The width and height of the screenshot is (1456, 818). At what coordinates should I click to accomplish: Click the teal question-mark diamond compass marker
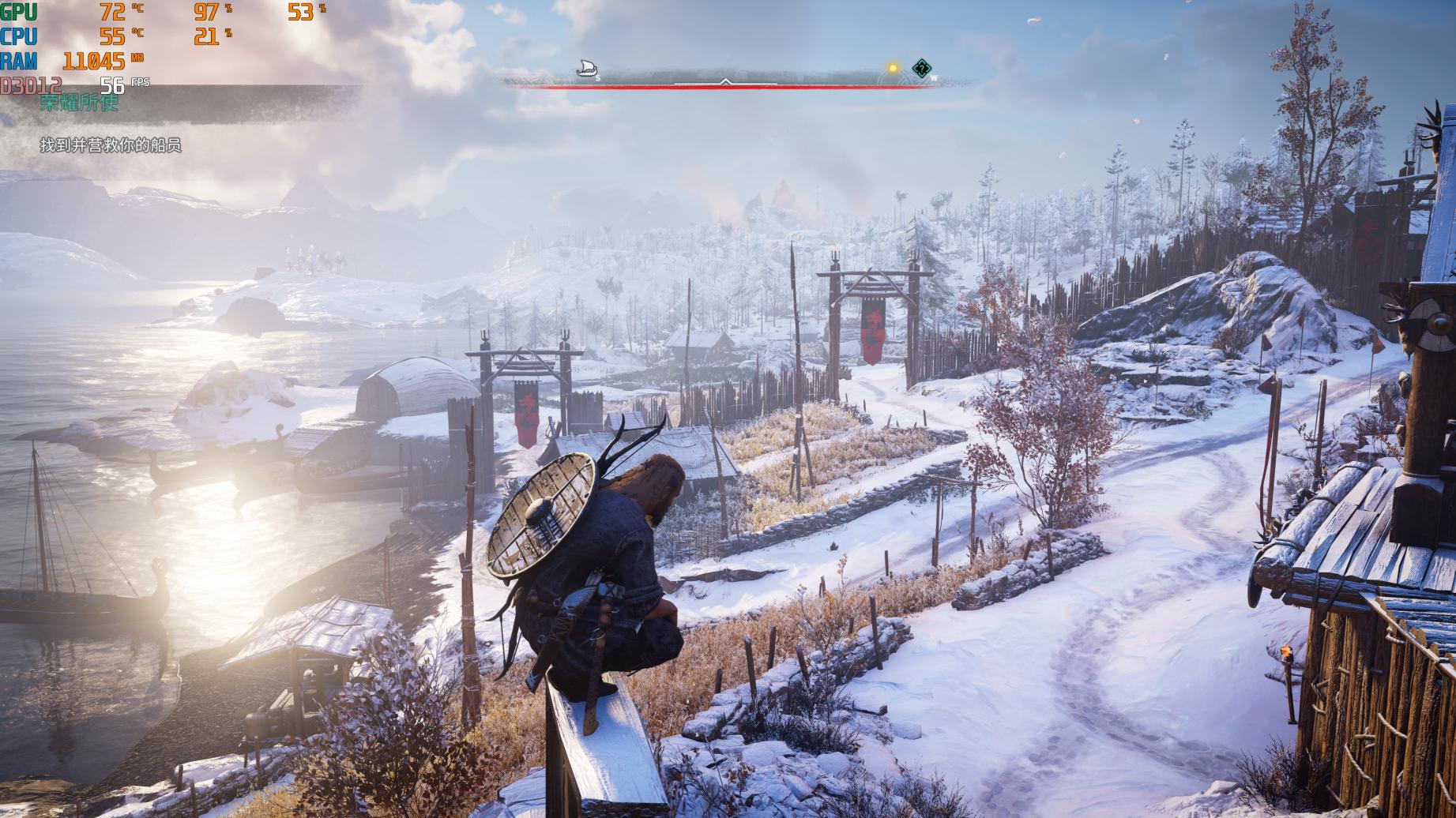(x=920, y=69)
